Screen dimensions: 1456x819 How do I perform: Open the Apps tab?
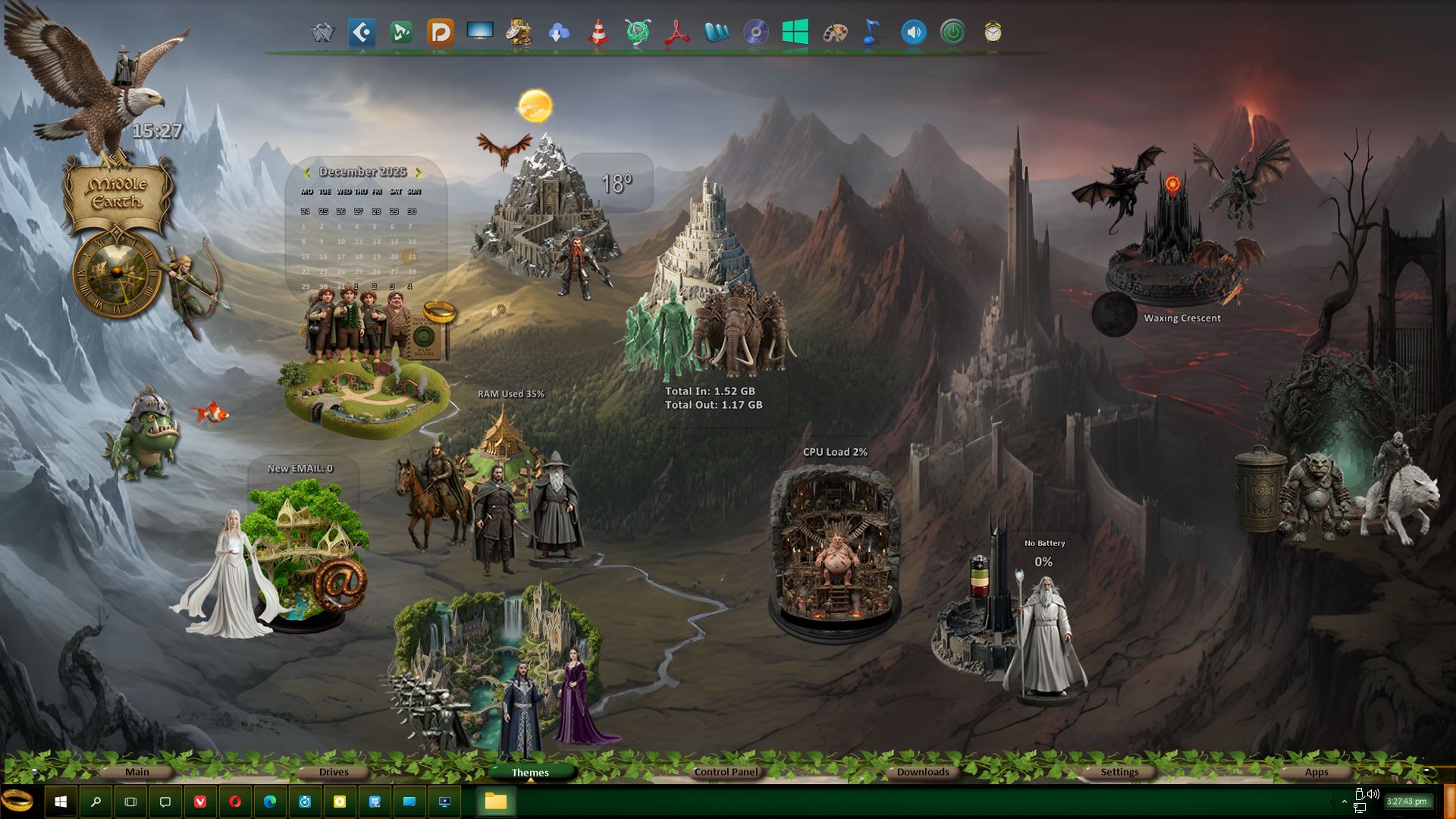click(x=1316, y=772)
